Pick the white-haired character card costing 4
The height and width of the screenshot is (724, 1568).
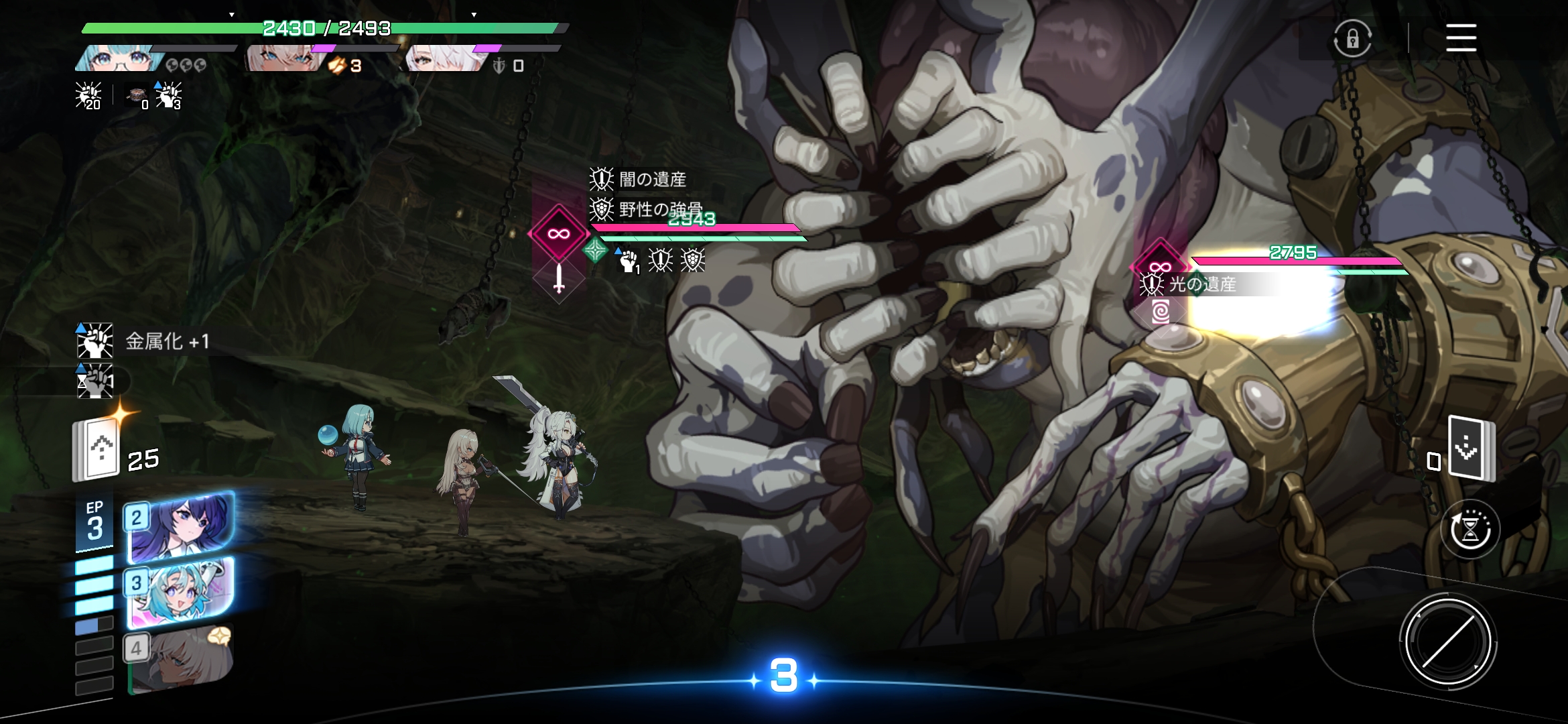180,657
